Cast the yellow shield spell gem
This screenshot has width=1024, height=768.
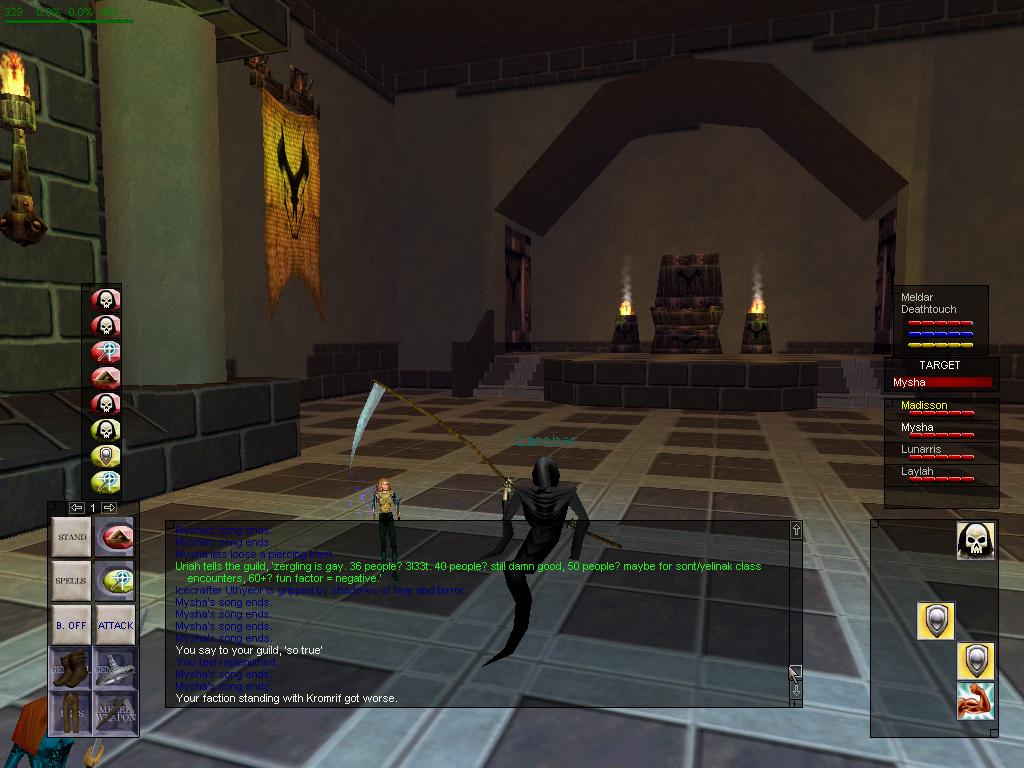tap(106, 457)
